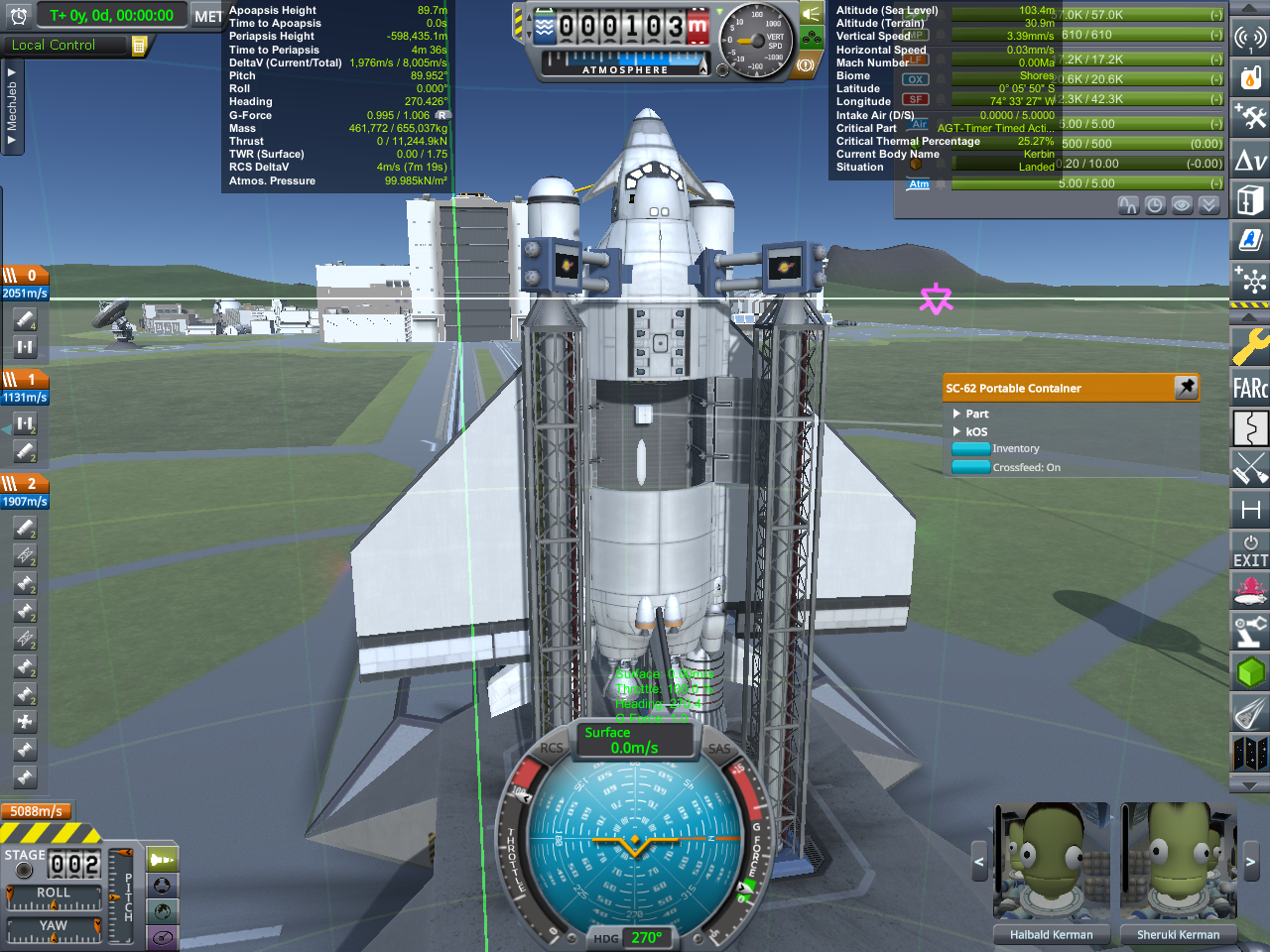
Task: Click the Atm resource label
Action: coord(920,184)
